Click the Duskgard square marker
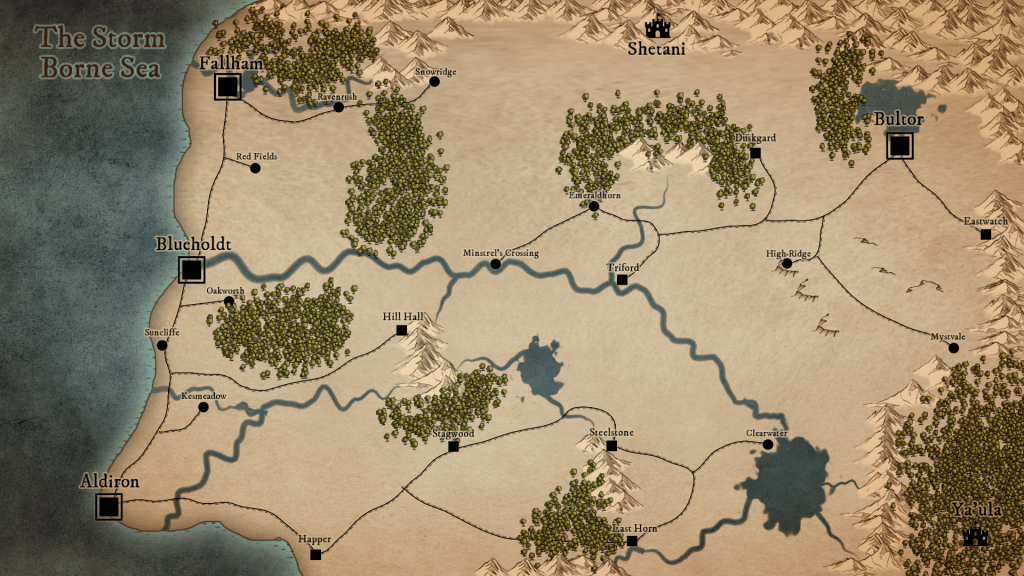 755,153
